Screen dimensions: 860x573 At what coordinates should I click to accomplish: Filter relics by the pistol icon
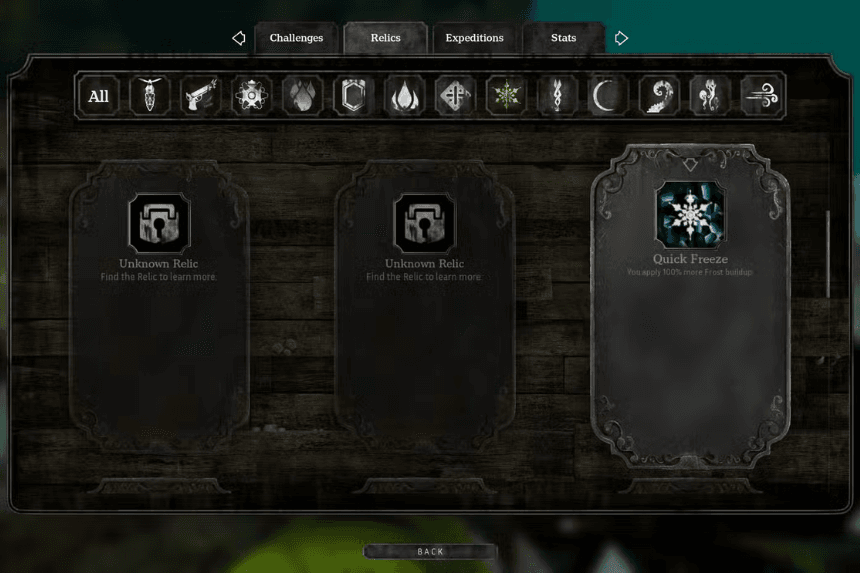click(200, 96)
